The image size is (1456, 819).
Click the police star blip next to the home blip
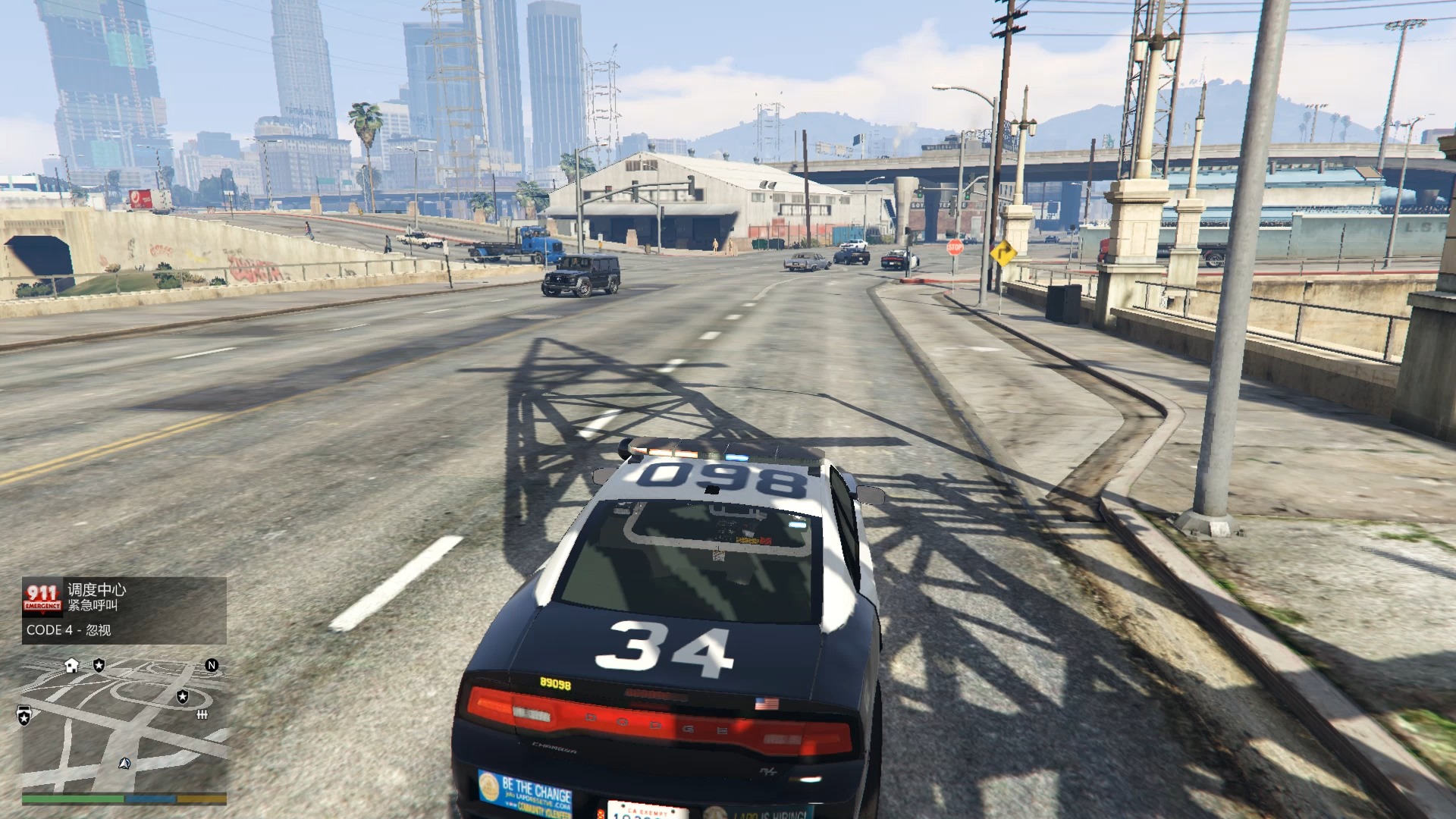pos(99,666)
